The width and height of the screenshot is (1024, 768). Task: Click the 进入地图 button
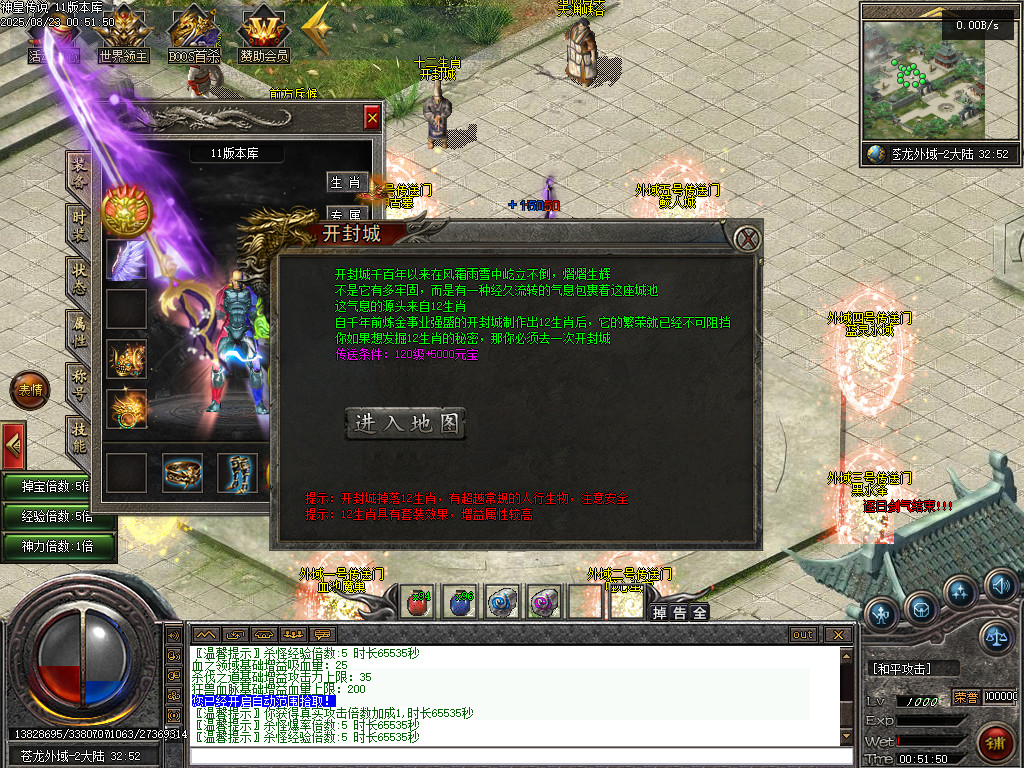coord(405,423)
